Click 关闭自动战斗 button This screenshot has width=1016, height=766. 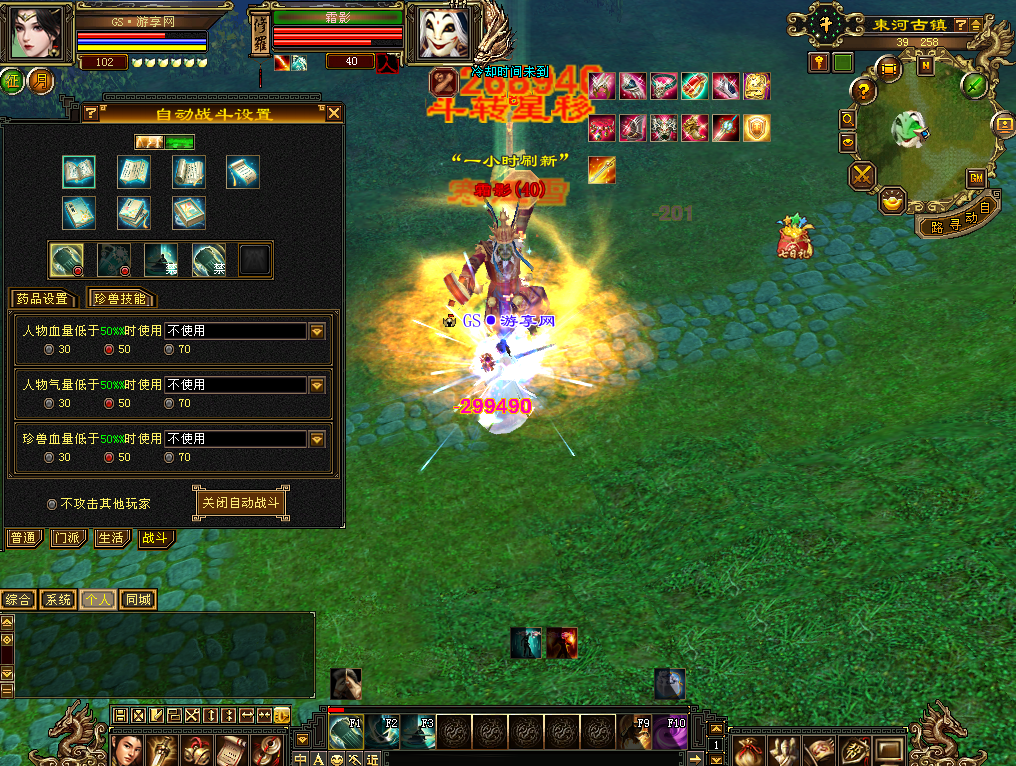tap(240, 503)
